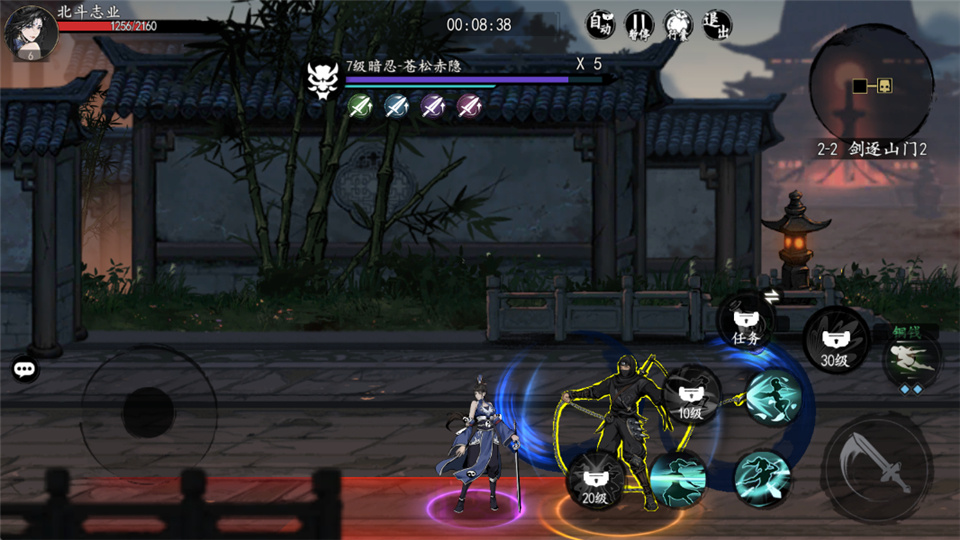Exit the stage using the 退出 button
960x540 pixels.
pos(716,24)
